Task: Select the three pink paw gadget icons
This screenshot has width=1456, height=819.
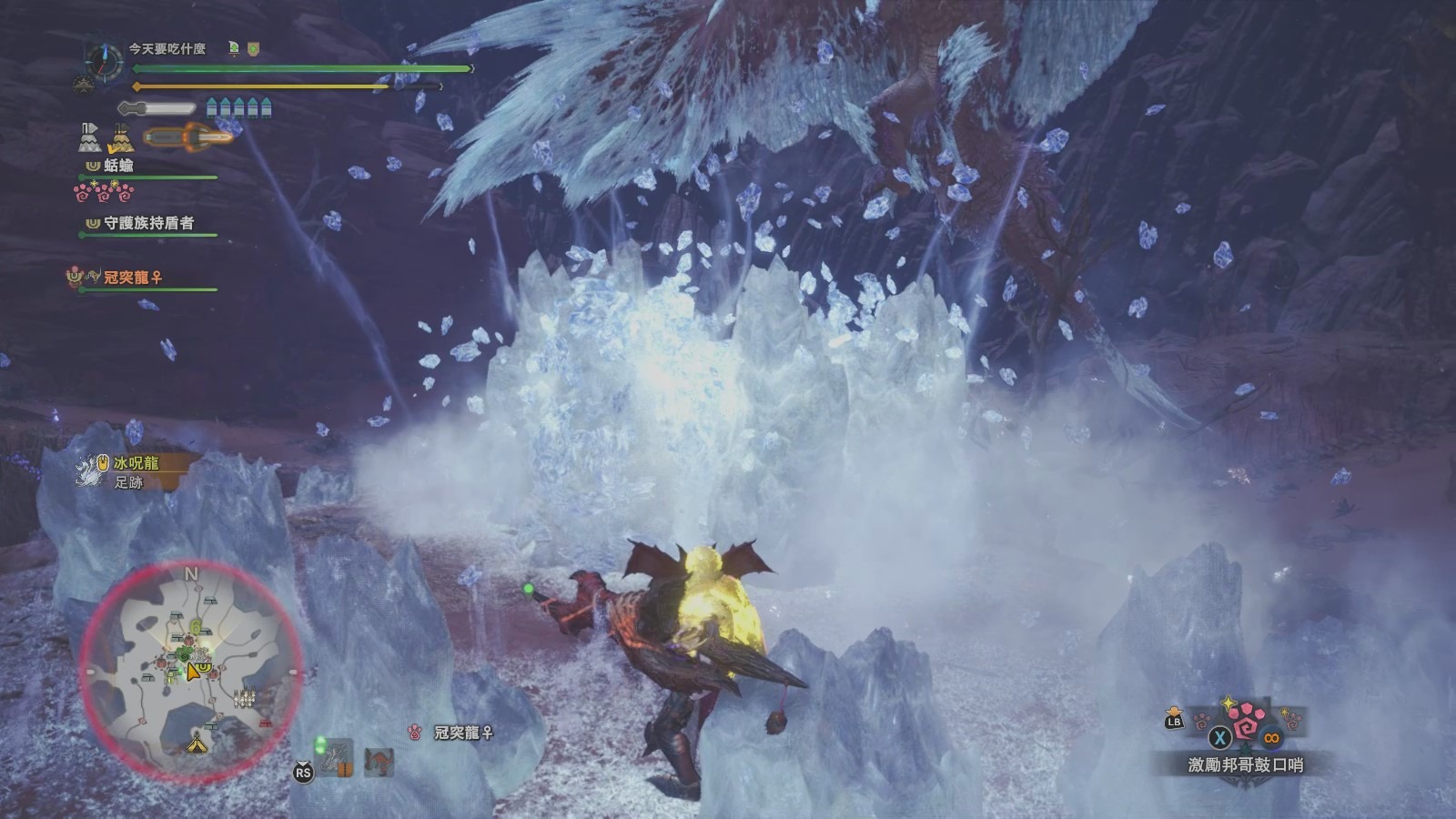Action: [x=104, y=193]
